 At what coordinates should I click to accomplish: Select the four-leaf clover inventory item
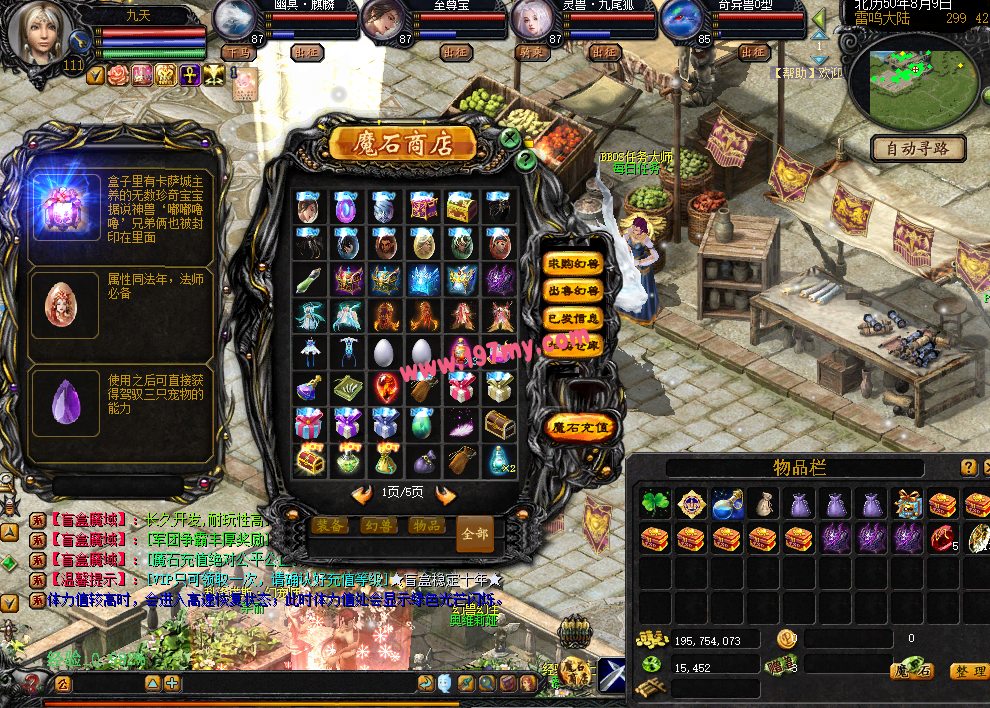pos(655,503)
